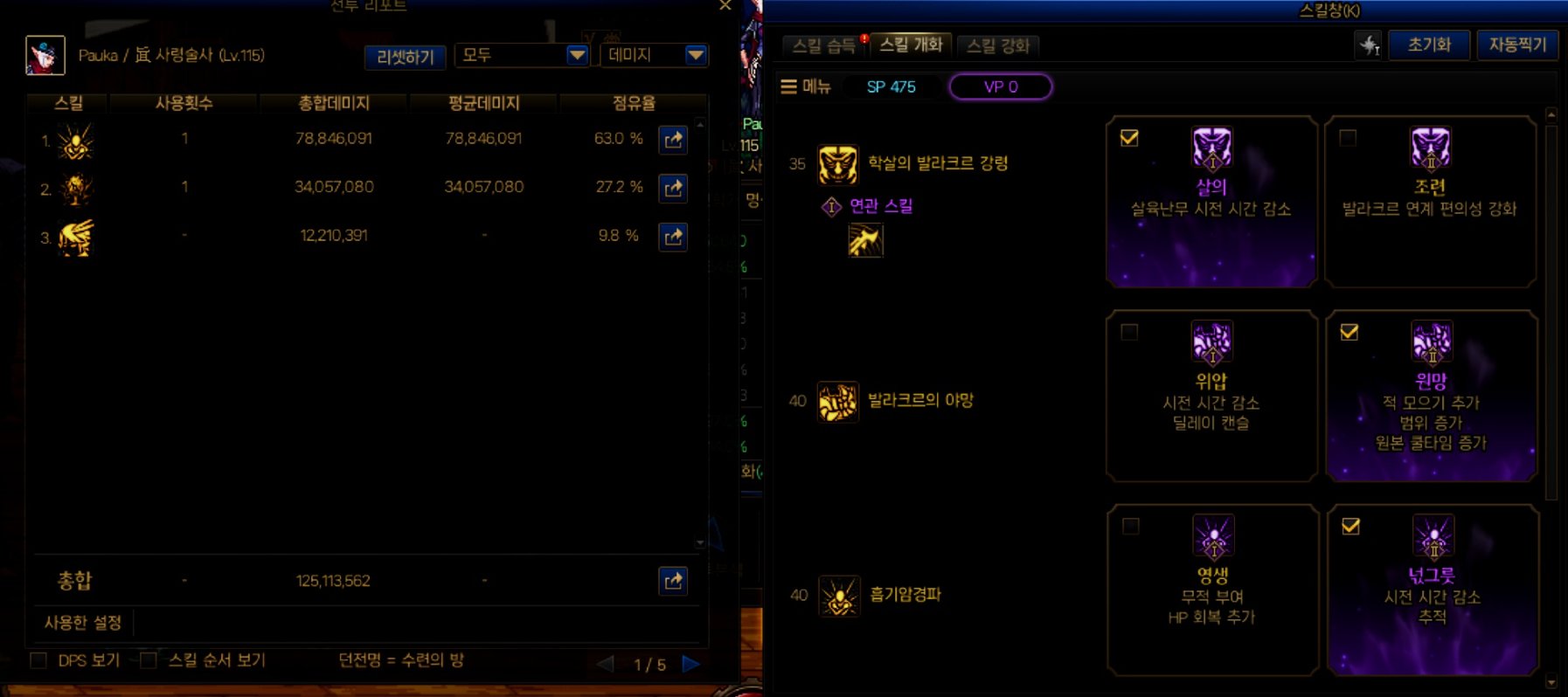Click the 자동찍기 button
The width and height of the screenshot is (1568, 697).
[1518, 45]
